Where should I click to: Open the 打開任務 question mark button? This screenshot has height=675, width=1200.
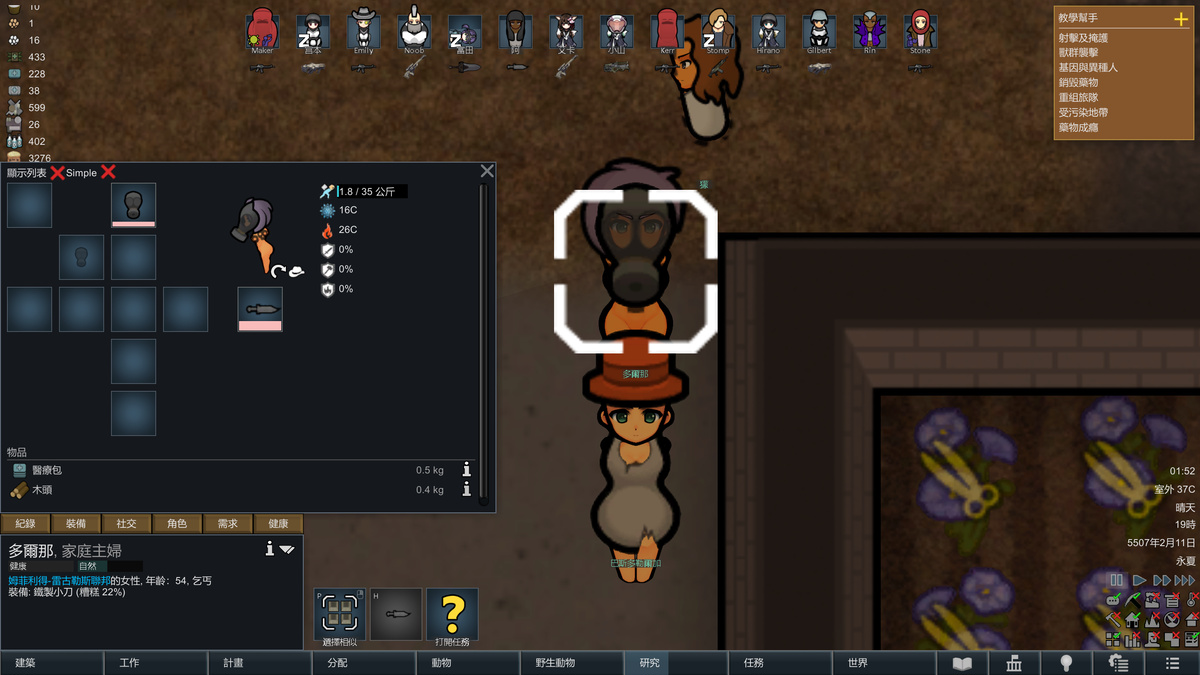[452, 614]
